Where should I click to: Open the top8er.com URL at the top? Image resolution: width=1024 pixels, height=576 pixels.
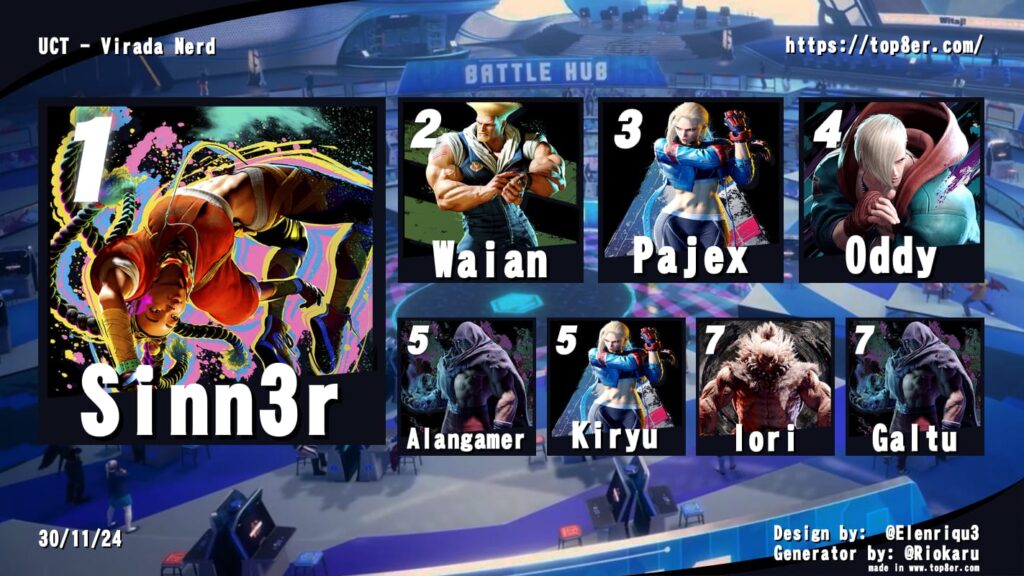point(884,46)
